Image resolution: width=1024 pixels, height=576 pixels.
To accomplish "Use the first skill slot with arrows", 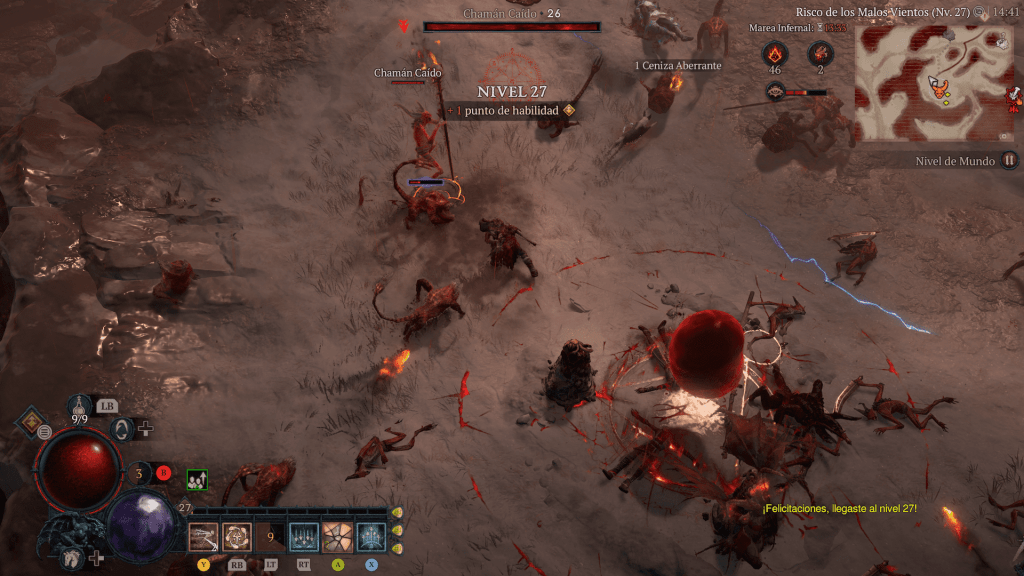I will pos(203,538).
